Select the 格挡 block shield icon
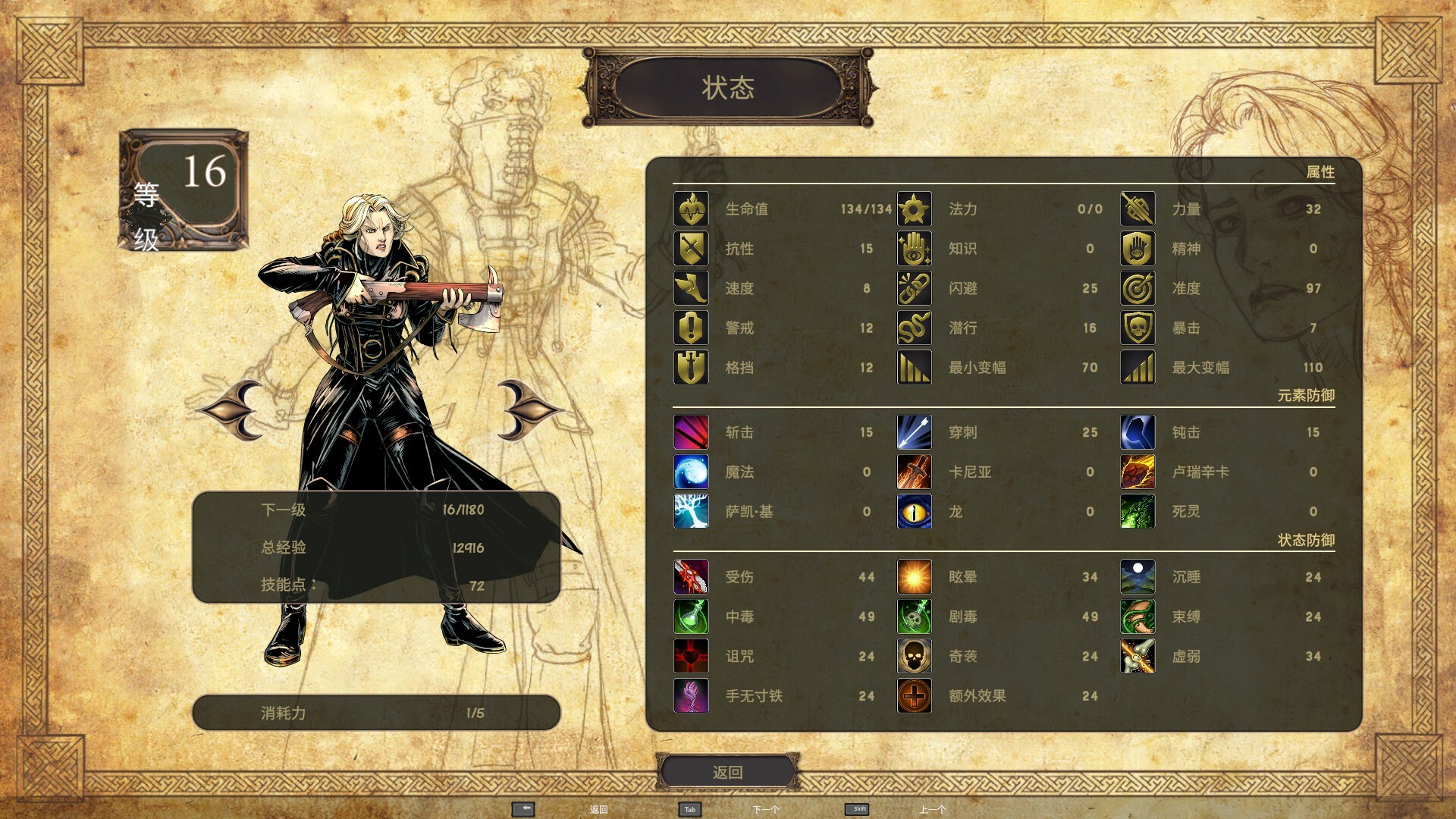 pos(692,367)
